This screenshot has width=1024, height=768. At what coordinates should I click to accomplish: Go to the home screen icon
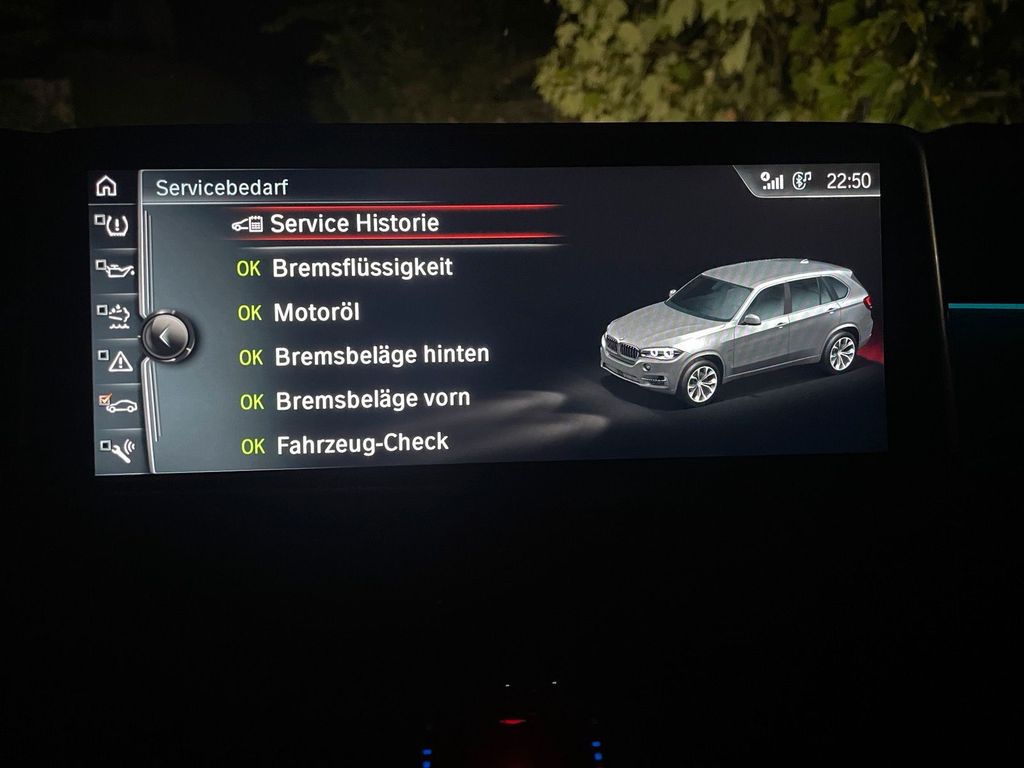(x=106, y=186)
